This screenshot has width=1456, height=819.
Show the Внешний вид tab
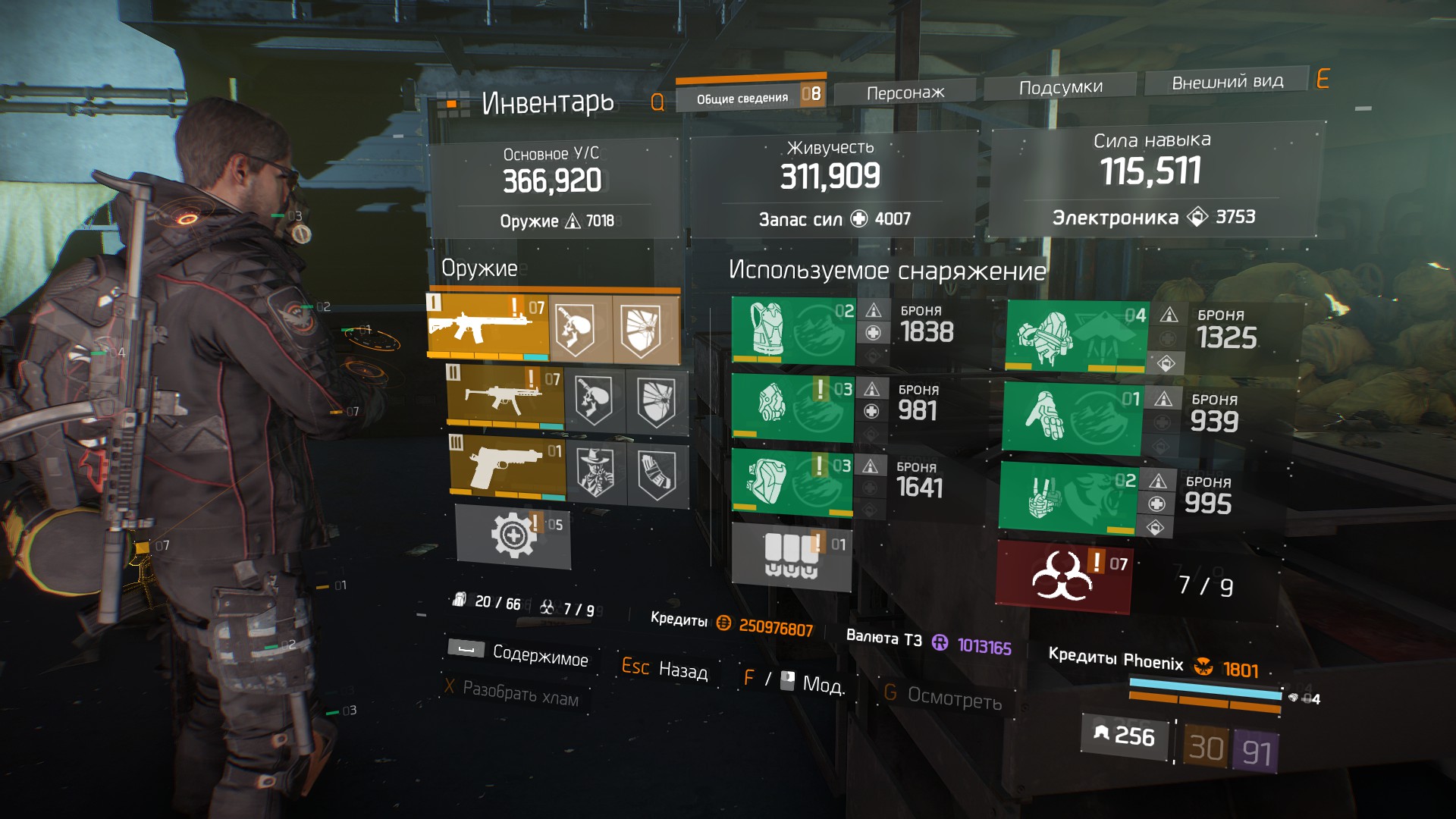point(1227,82)
